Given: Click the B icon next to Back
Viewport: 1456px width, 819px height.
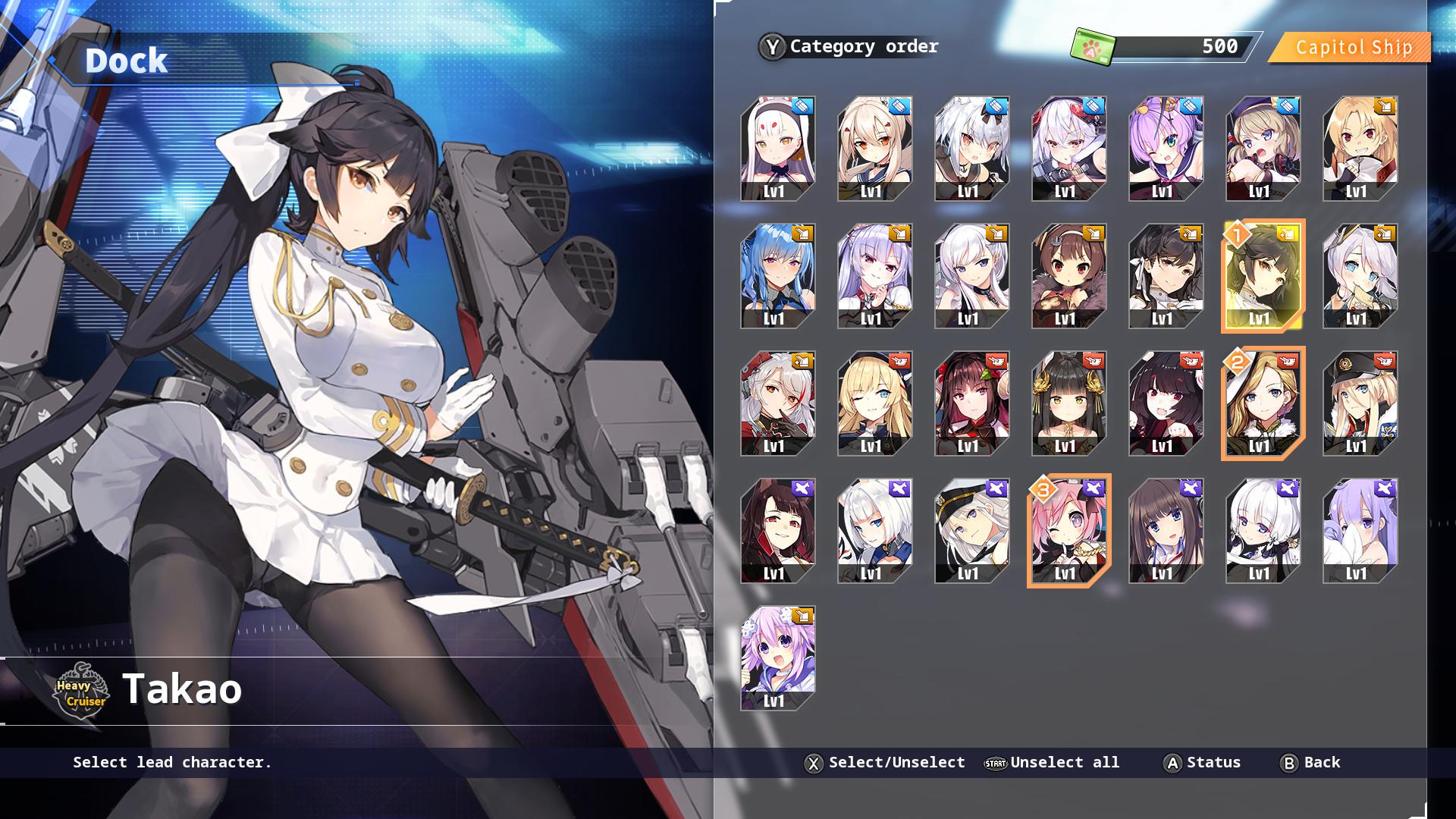Looking at the screenshot, I should click(x=1288, y=762).
